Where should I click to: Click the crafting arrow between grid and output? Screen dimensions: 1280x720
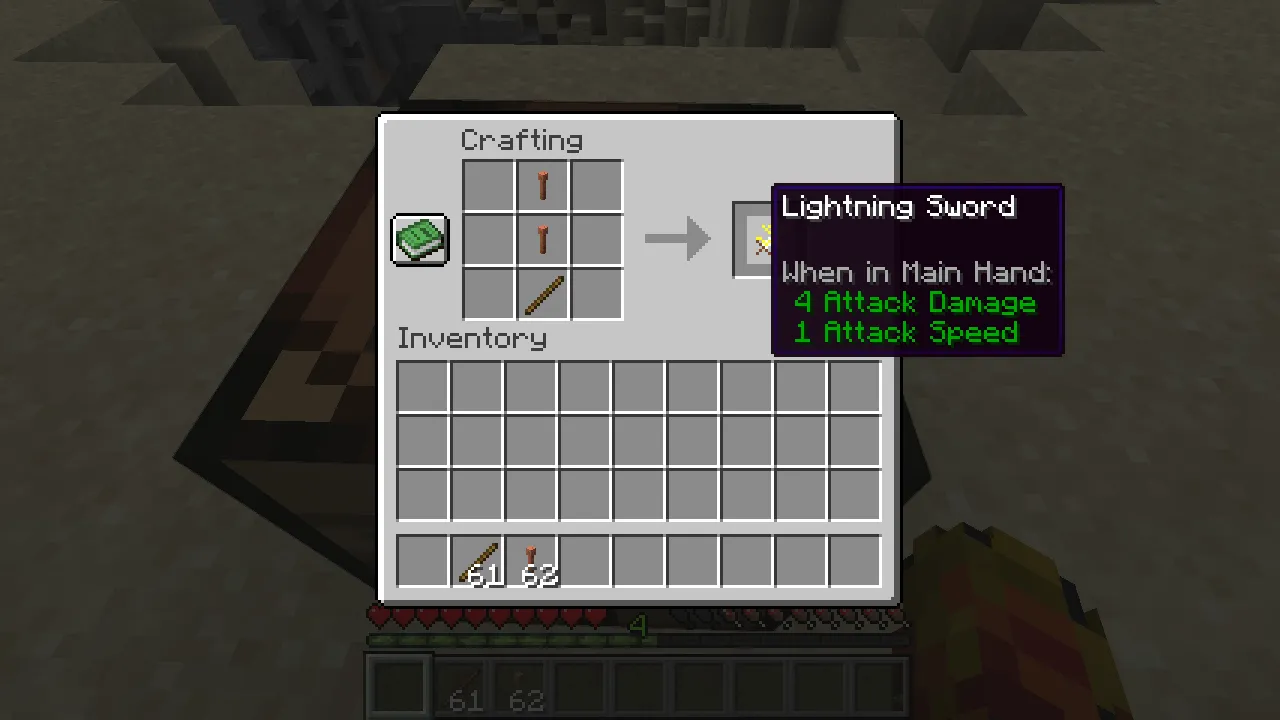coord(678,238)
